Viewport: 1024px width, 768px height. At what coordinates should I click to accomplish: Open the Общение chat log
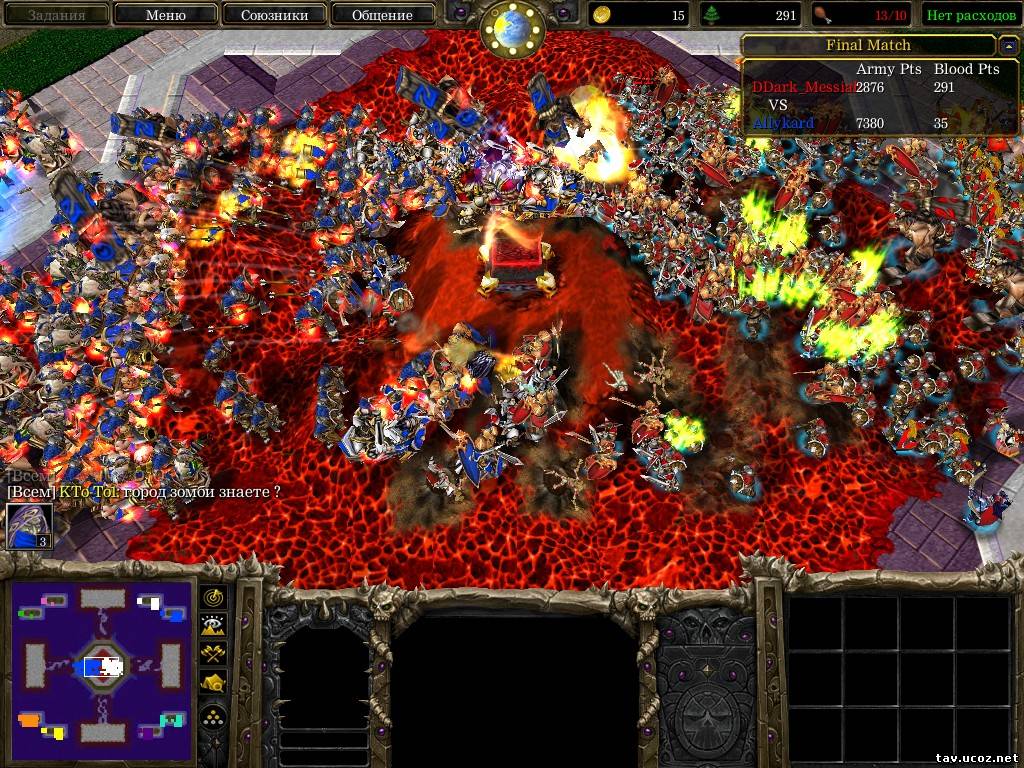coord(382,15)
